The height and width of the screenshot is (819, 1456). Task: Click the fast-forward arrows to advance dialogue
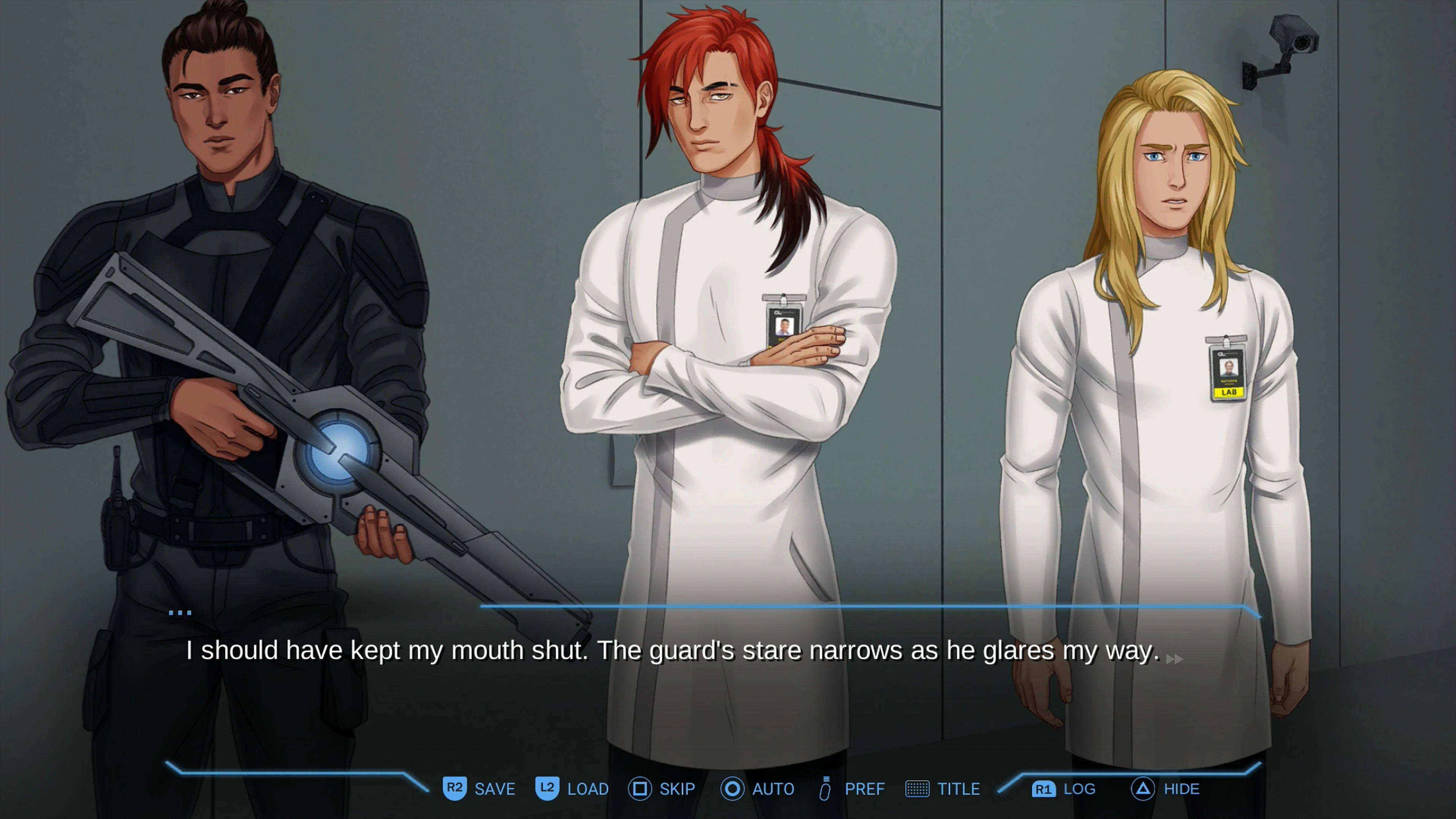pos(1175,659)
